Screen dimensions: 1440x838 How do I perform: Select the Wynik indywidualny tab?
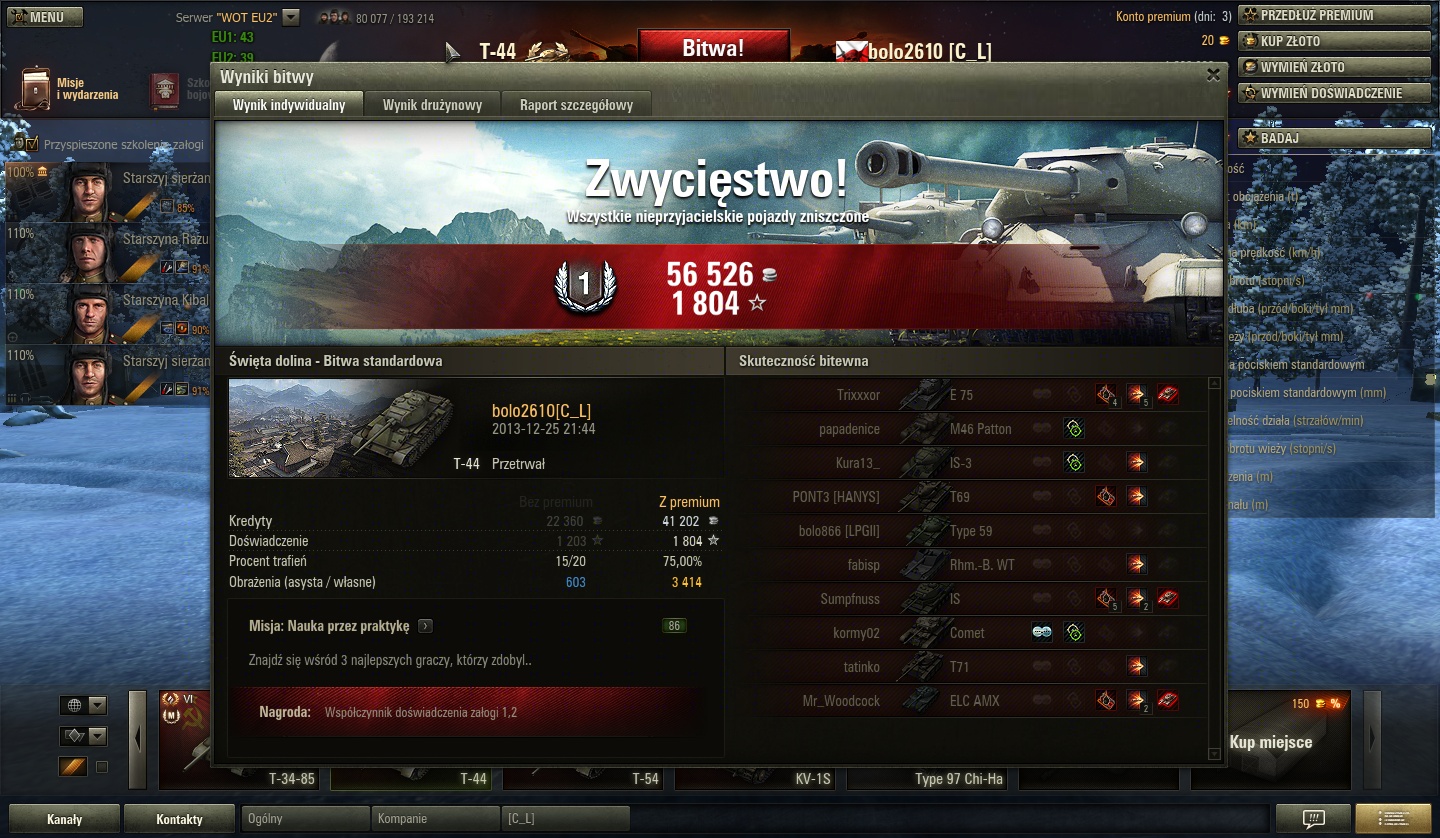pyautogui.click(x=289, y=105)
